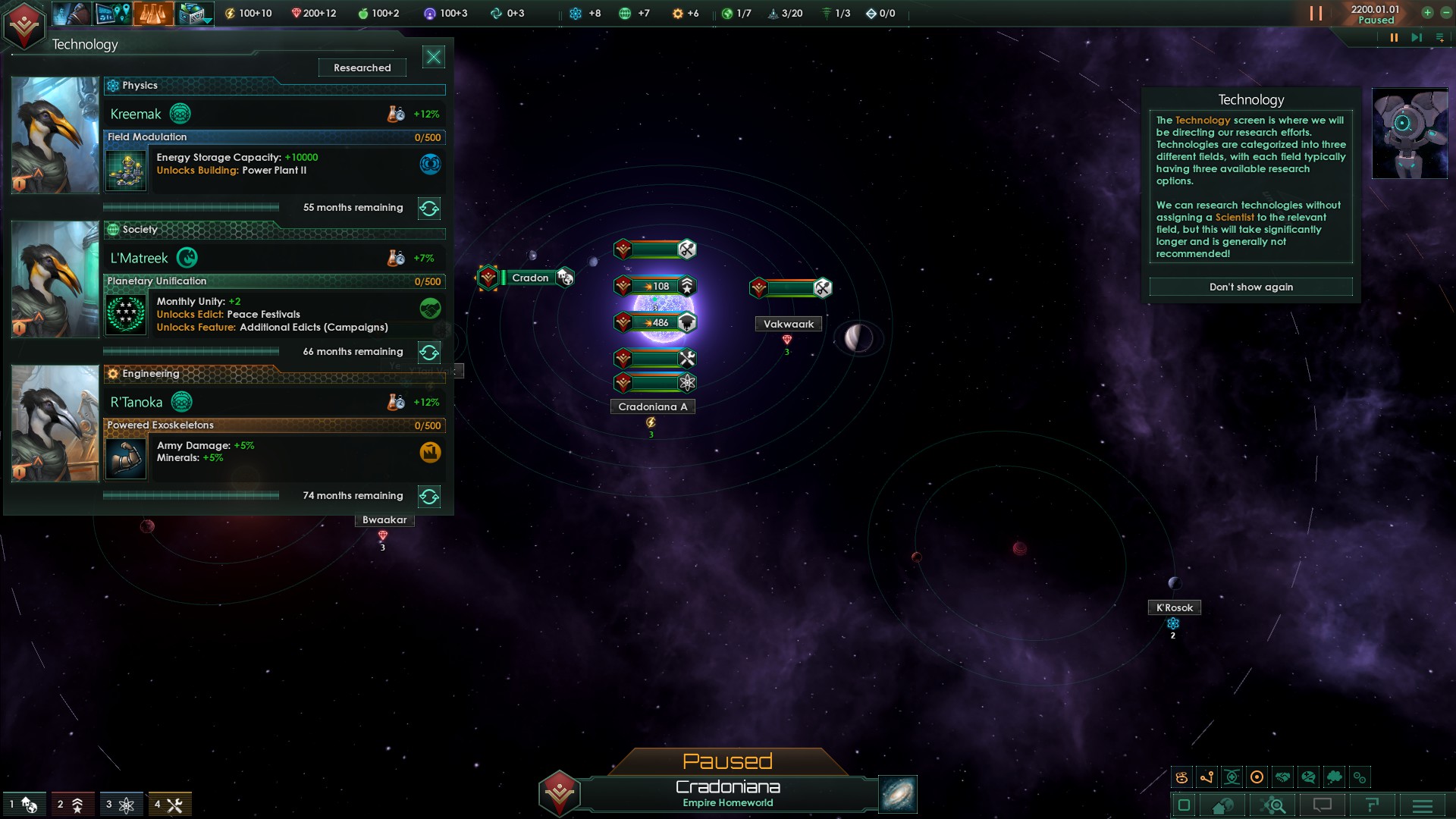Change the Physics research project
This screenshot has height=819, width=1456.
(429, 208)
